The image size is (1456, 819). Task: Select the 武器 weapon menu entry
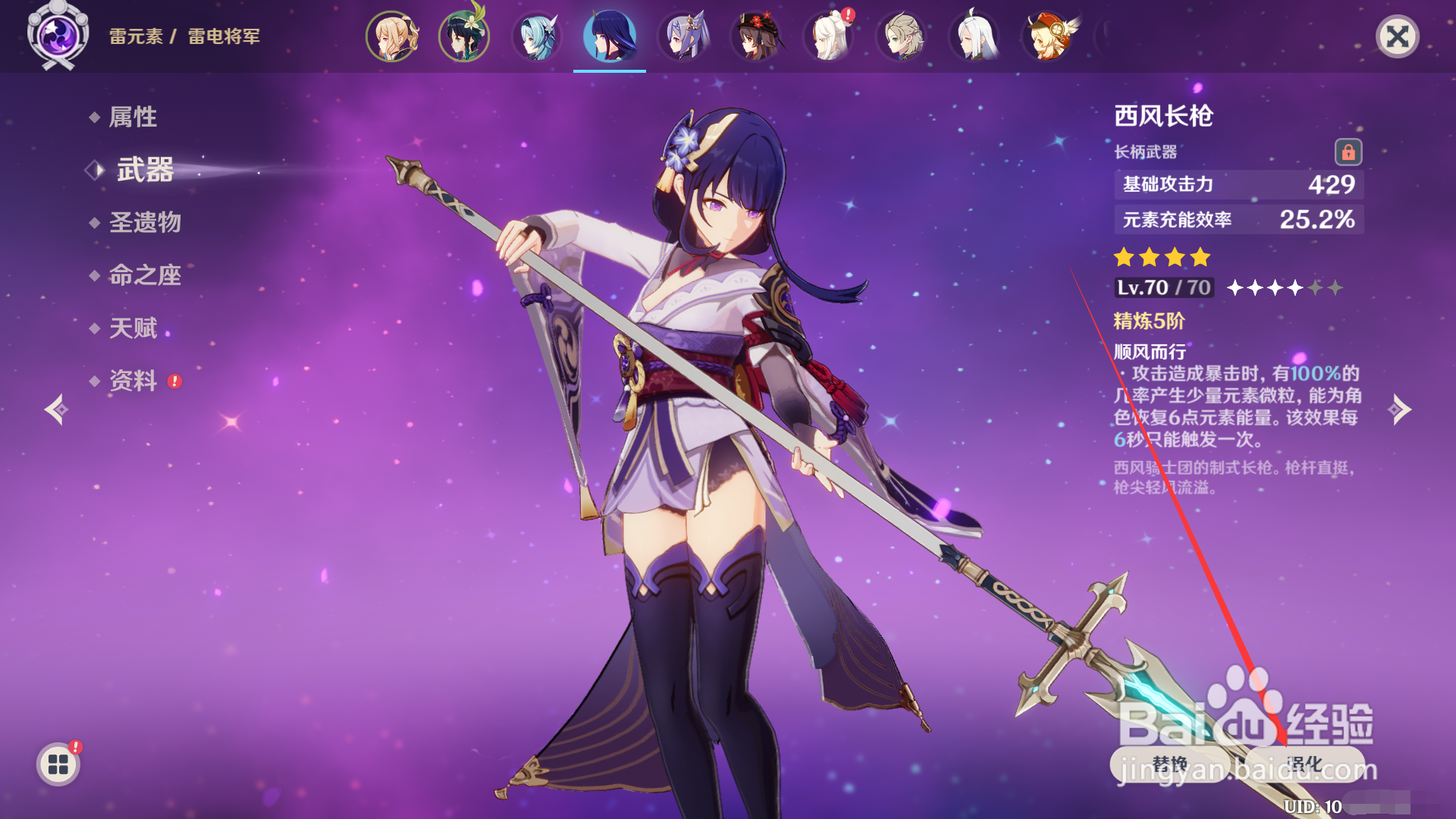pyautogui.click(x=145, y=170)
